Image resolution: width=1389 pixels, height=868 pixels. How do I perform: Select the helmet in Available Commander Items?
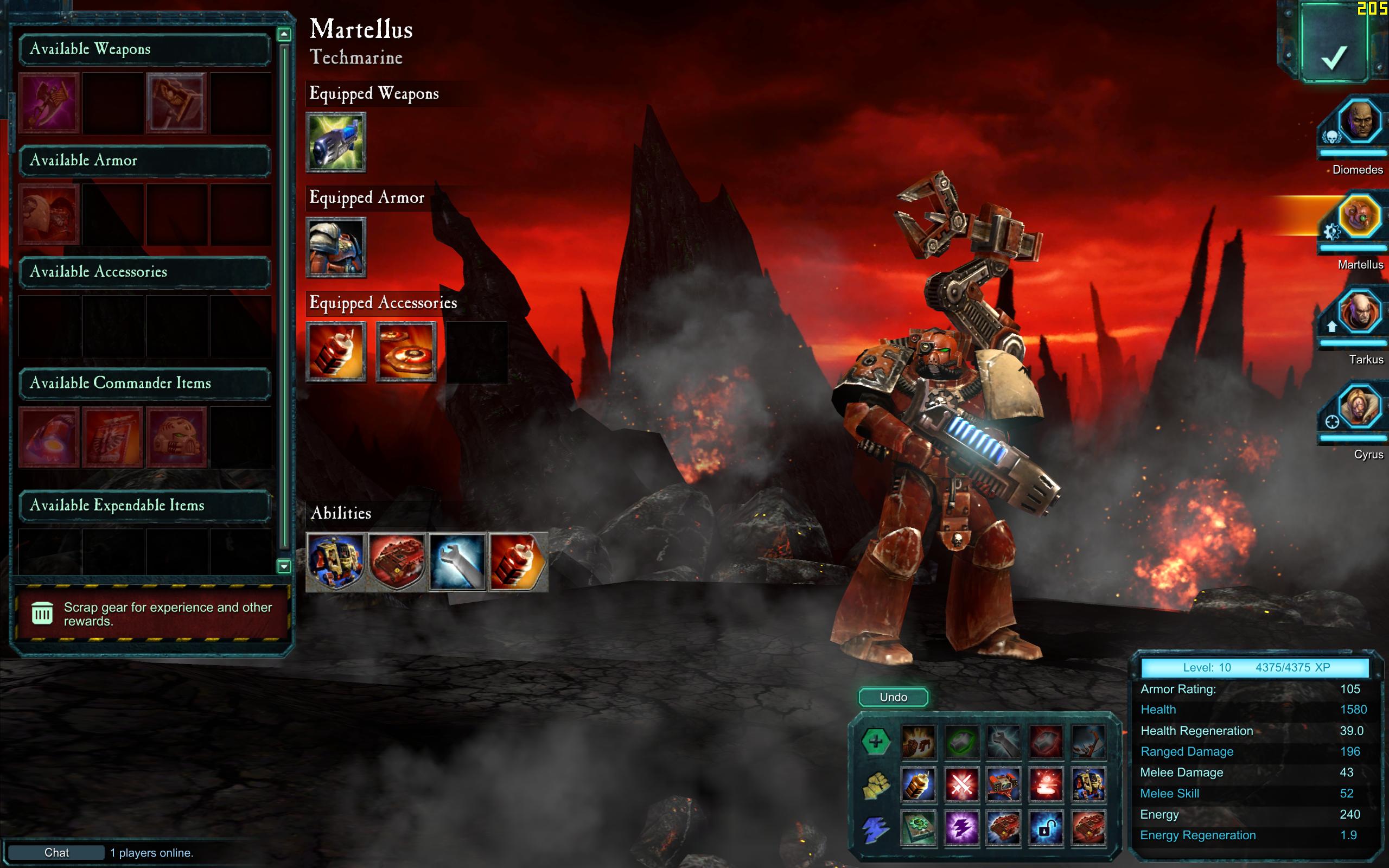pyautogui.click(x=176, y=437)
